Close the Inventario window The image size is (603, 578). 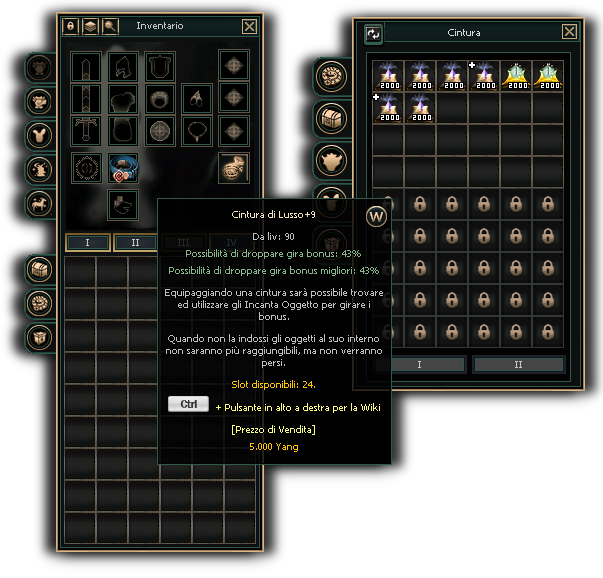tap(249, 26)
